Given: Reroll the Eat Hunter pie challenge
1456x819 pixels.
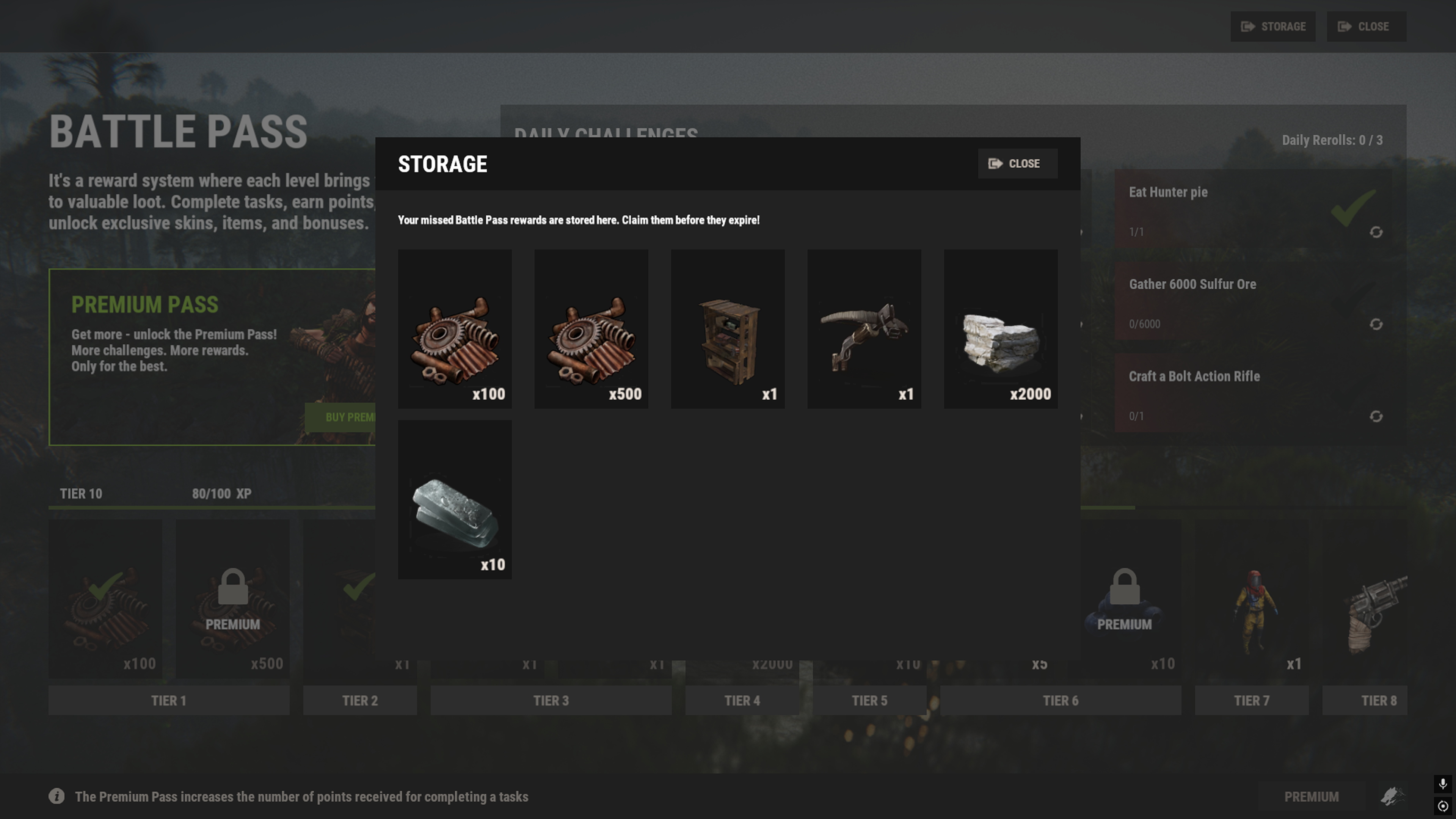Looking at the screenshot, I should [x=1376, y=232].
